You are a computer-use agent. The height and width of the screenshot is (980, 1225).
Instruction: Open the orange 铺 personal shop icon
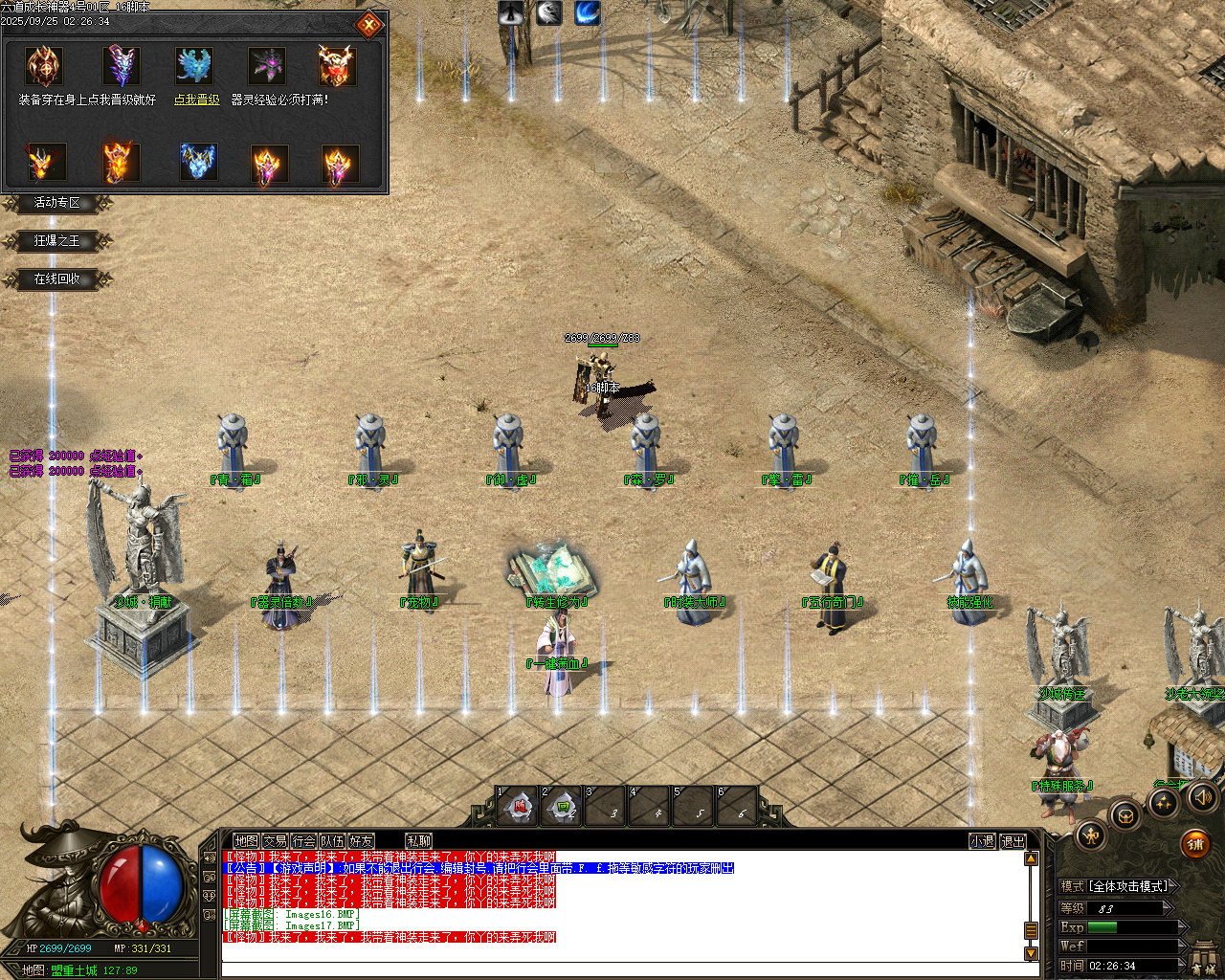click(1196, 844)
